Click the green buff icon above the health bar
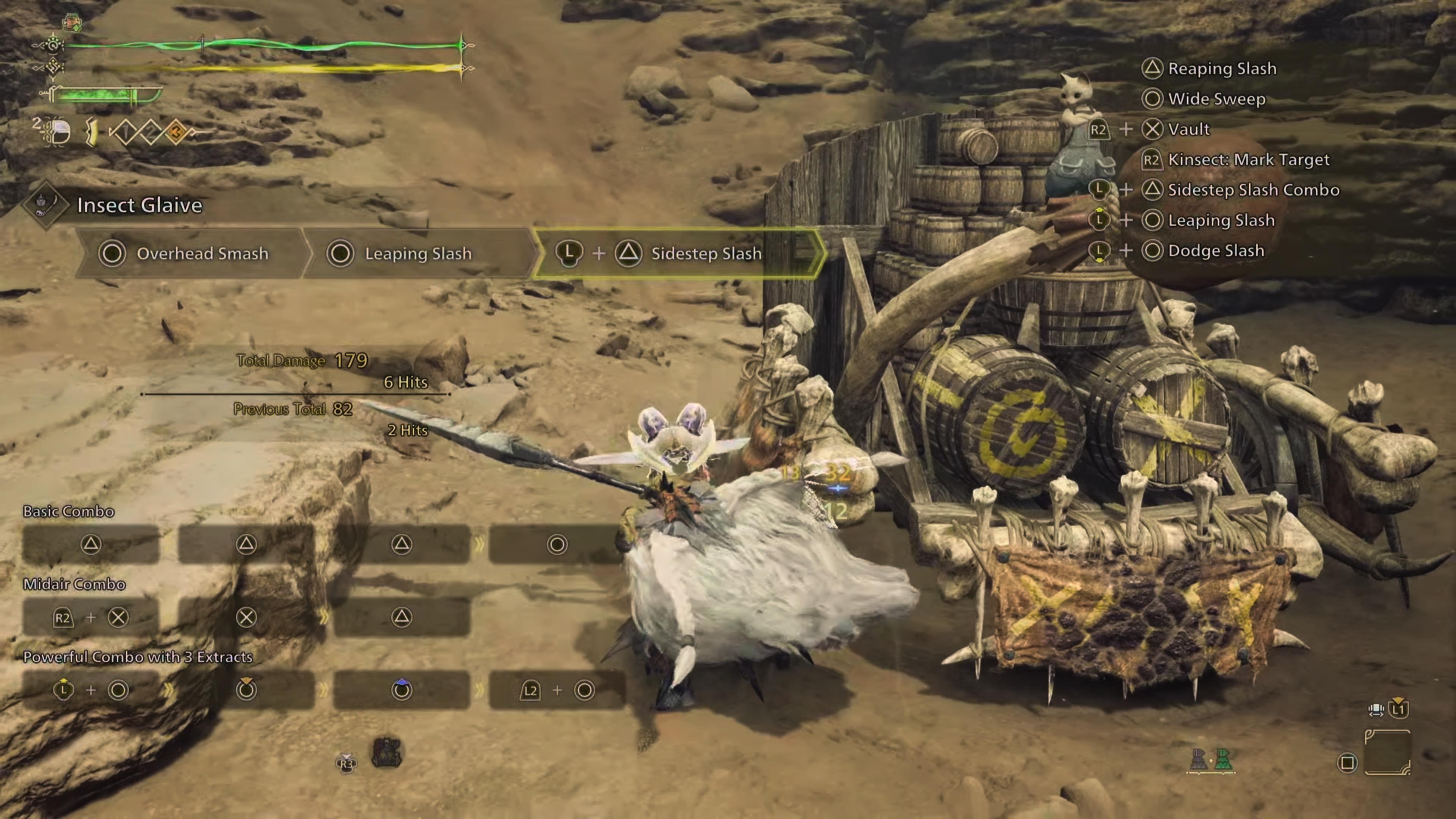The height and width of the screenshot is (819, 1456). 72,23
